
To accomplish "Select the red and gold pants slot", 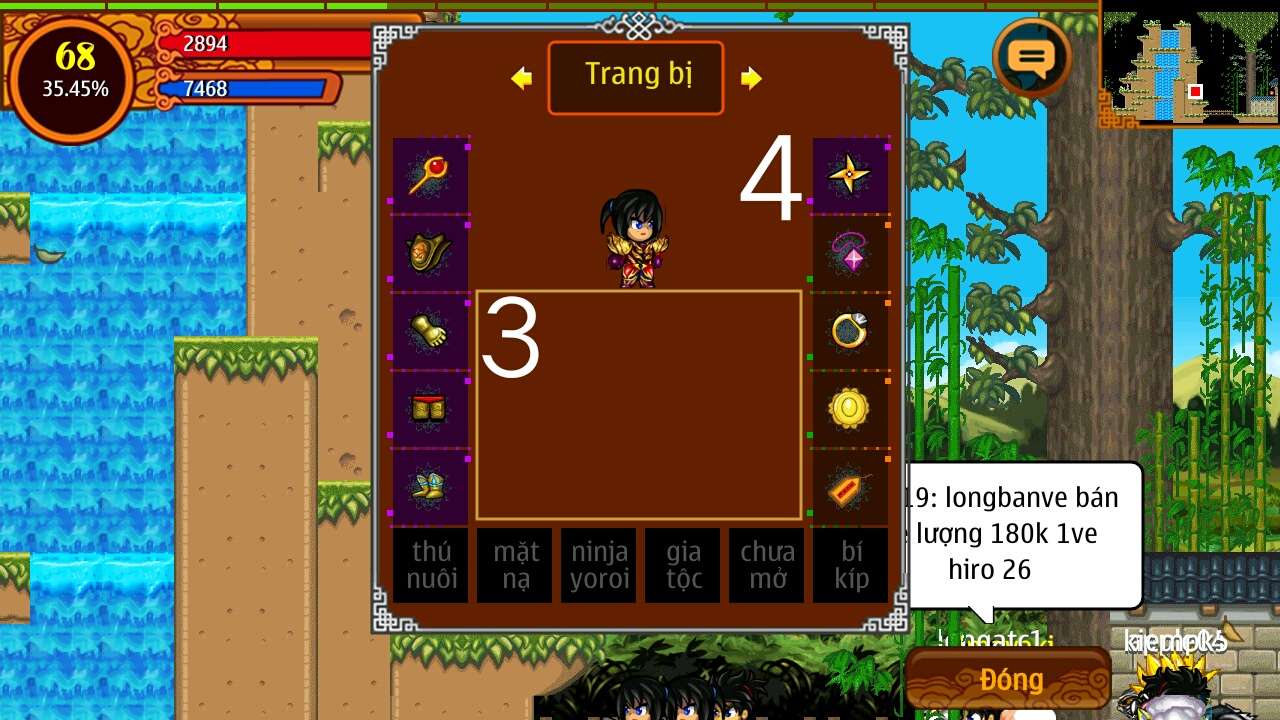I will tap(430, 409).
